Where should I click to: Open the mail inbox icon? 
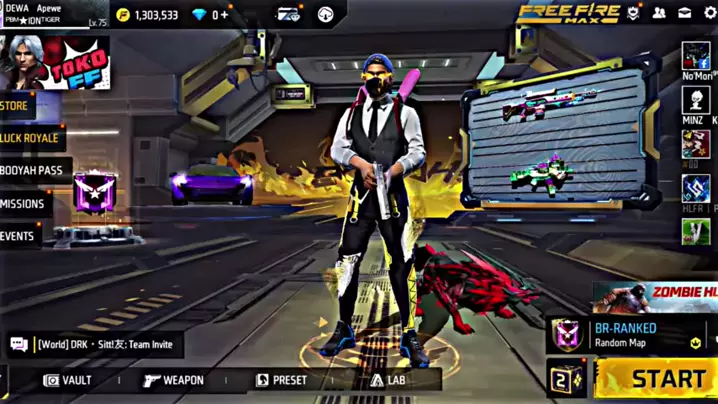(684, 14)
